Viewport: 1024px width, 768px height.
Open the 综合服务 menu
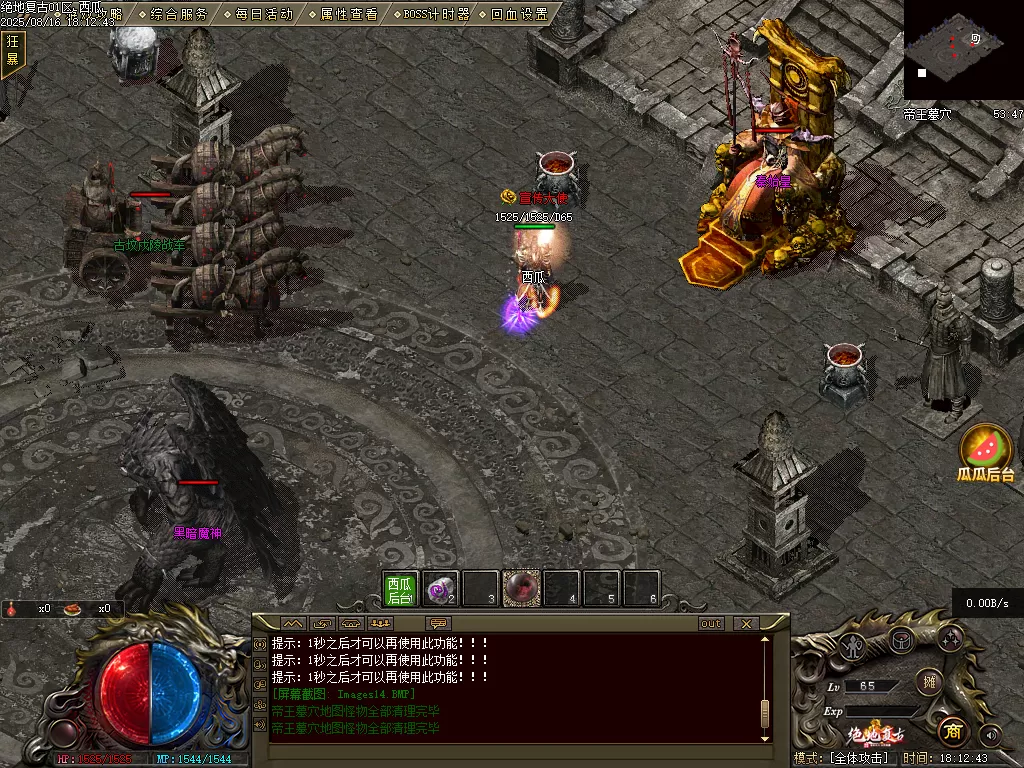point(179,14)
